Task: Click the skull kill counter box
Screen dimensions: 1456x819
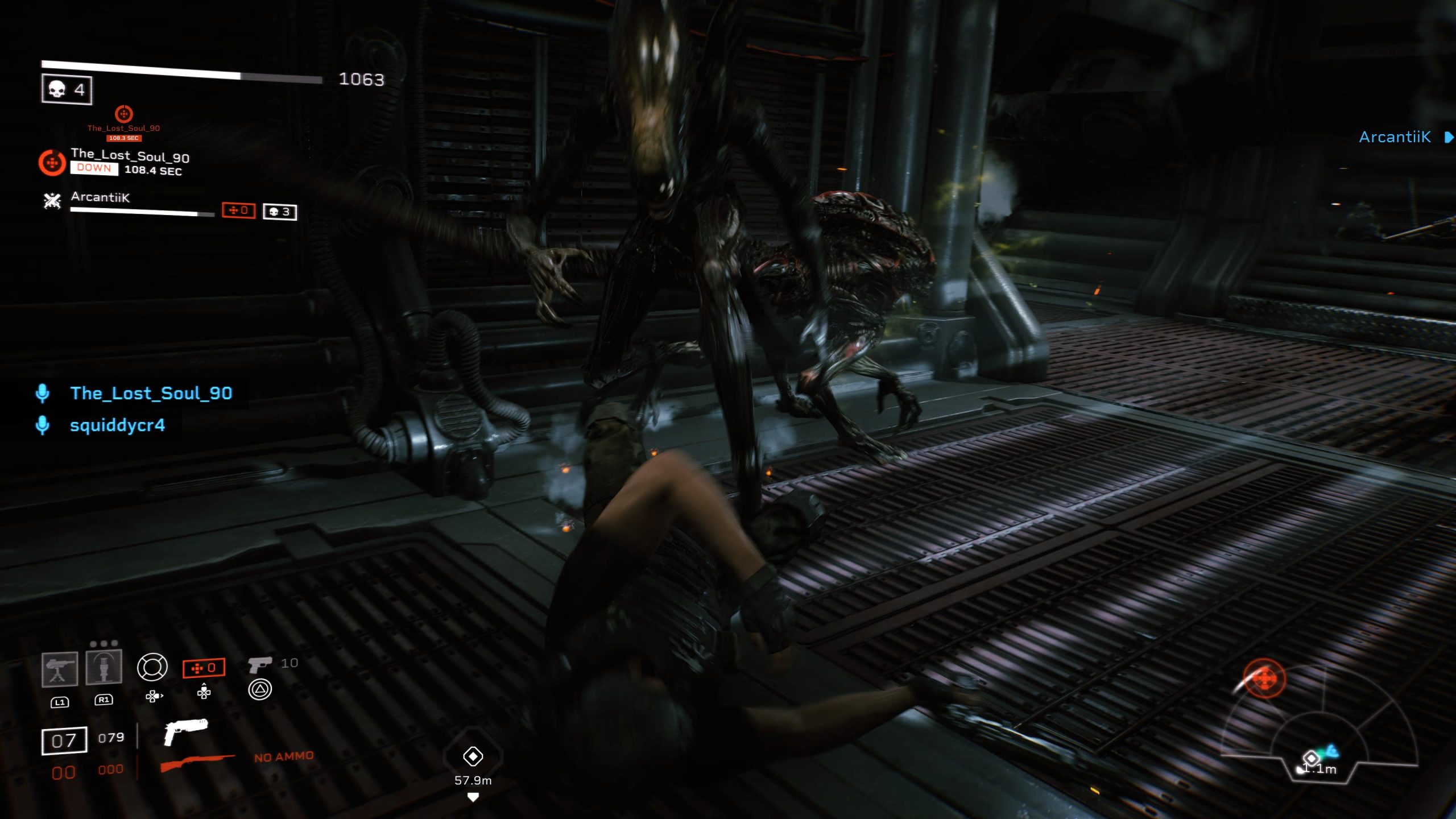Action: (67, 89)
